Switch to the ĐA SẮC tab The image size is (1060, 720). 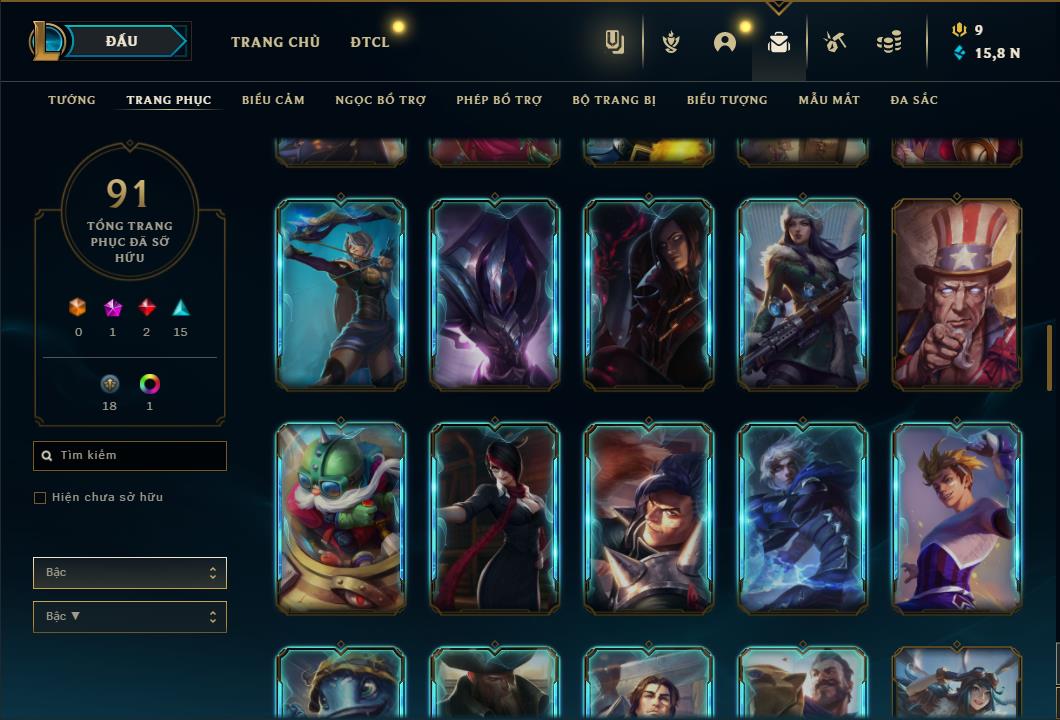(914, 100)
